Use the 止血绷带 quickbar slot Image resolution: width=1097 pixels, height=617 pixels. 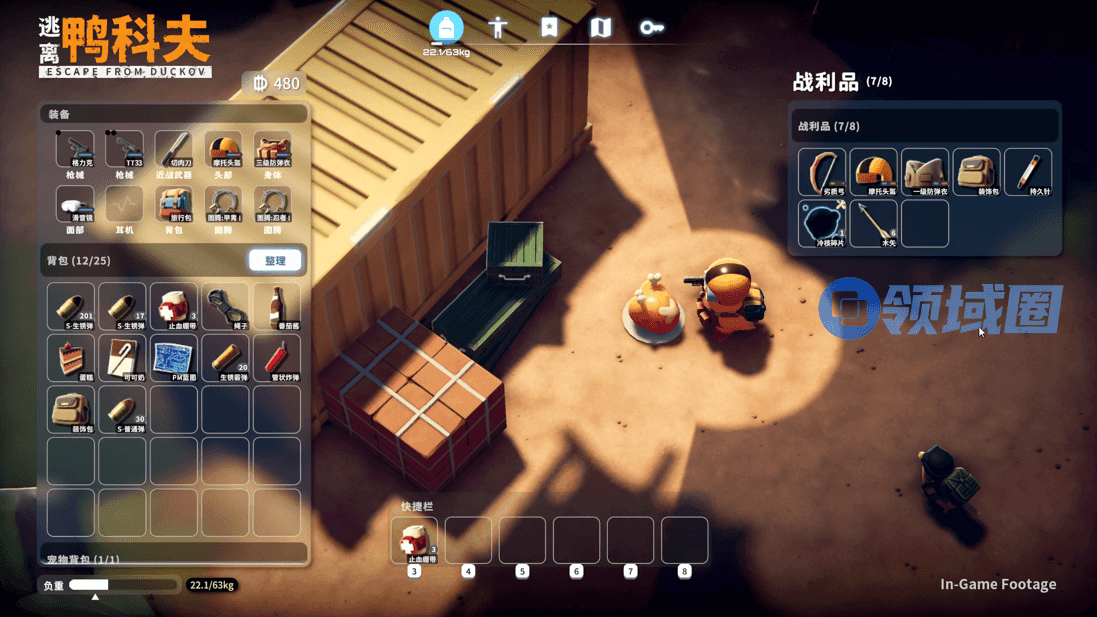coord(414,540)
